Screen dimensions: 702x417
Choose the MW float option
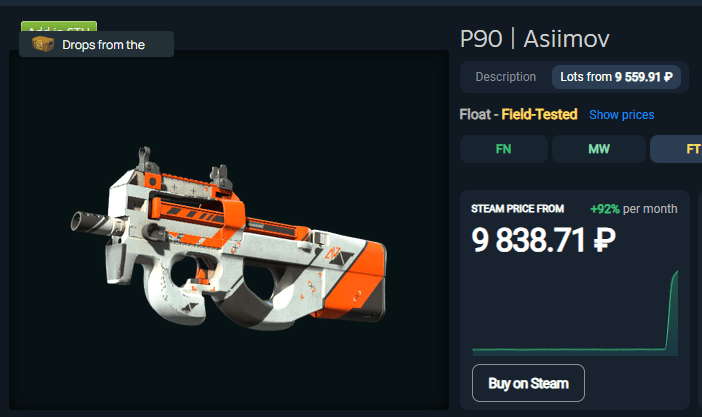(x=598, y=149)
